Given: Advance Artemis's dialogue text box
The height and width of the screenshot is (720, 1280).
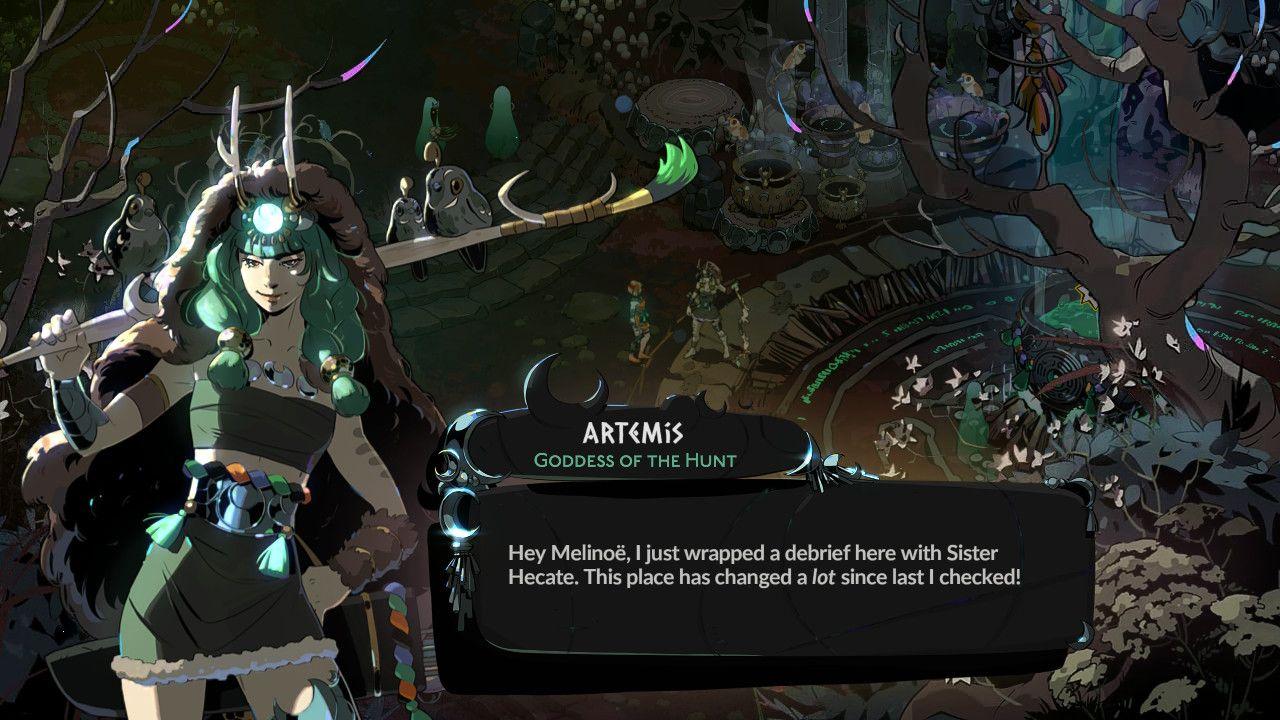Looking at the screenshot, I should coord(763,566).
